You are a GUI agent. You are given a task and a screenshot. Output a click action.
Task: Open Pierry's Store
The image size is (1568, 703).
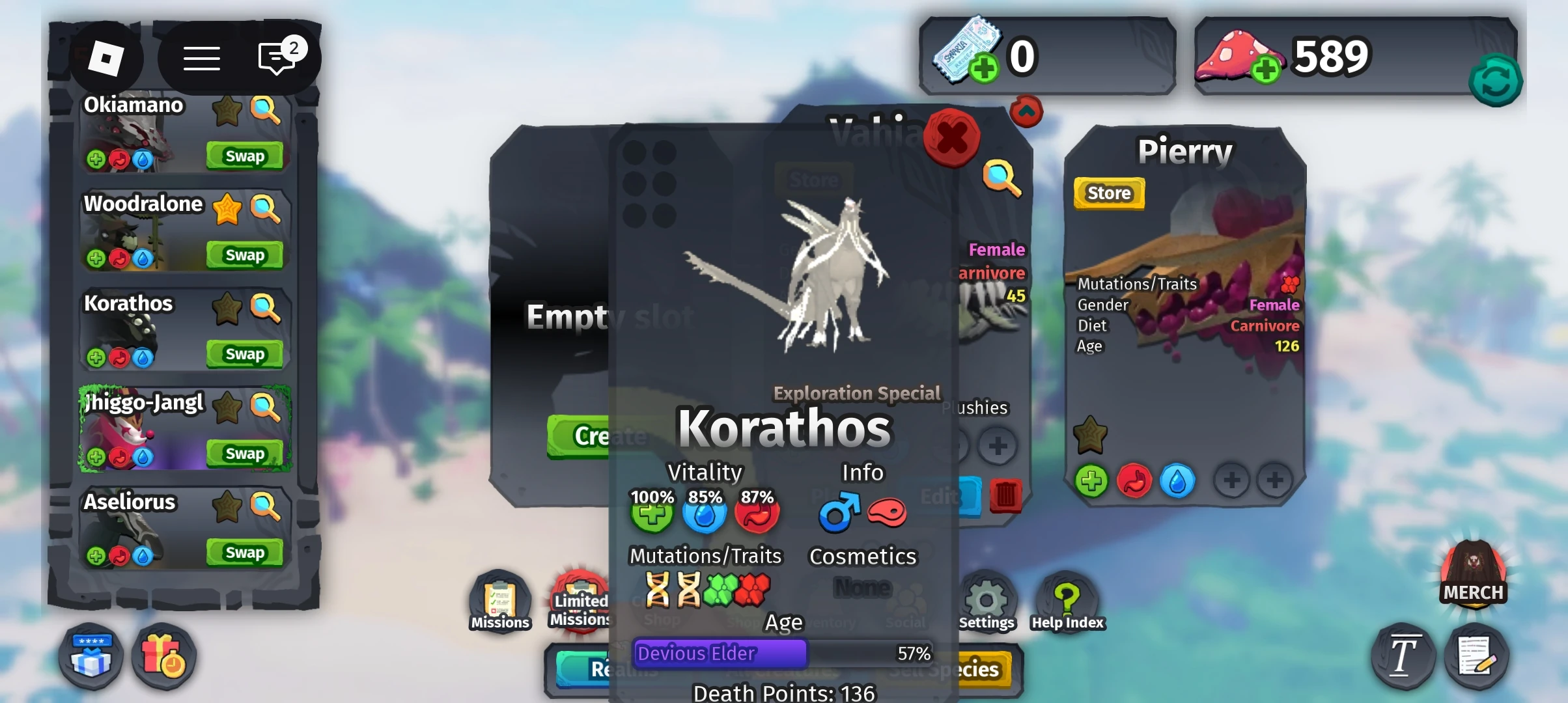pos(1108,193)
